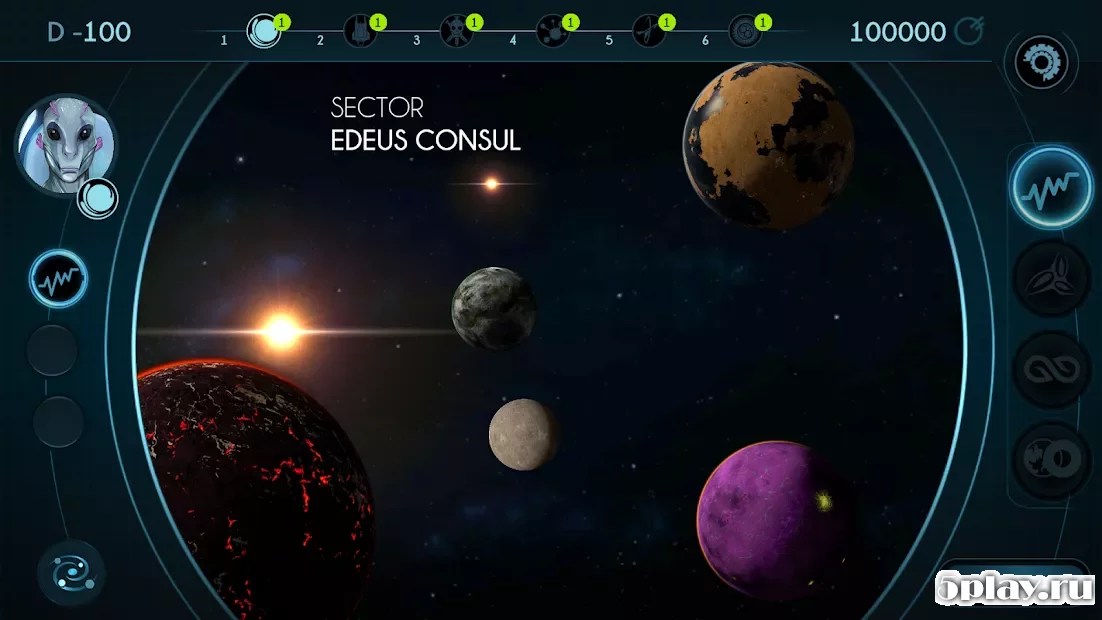Select the molecule stage 4 timeline icon
Viewport: 1102px width, 620px height.
coord(552,31)
